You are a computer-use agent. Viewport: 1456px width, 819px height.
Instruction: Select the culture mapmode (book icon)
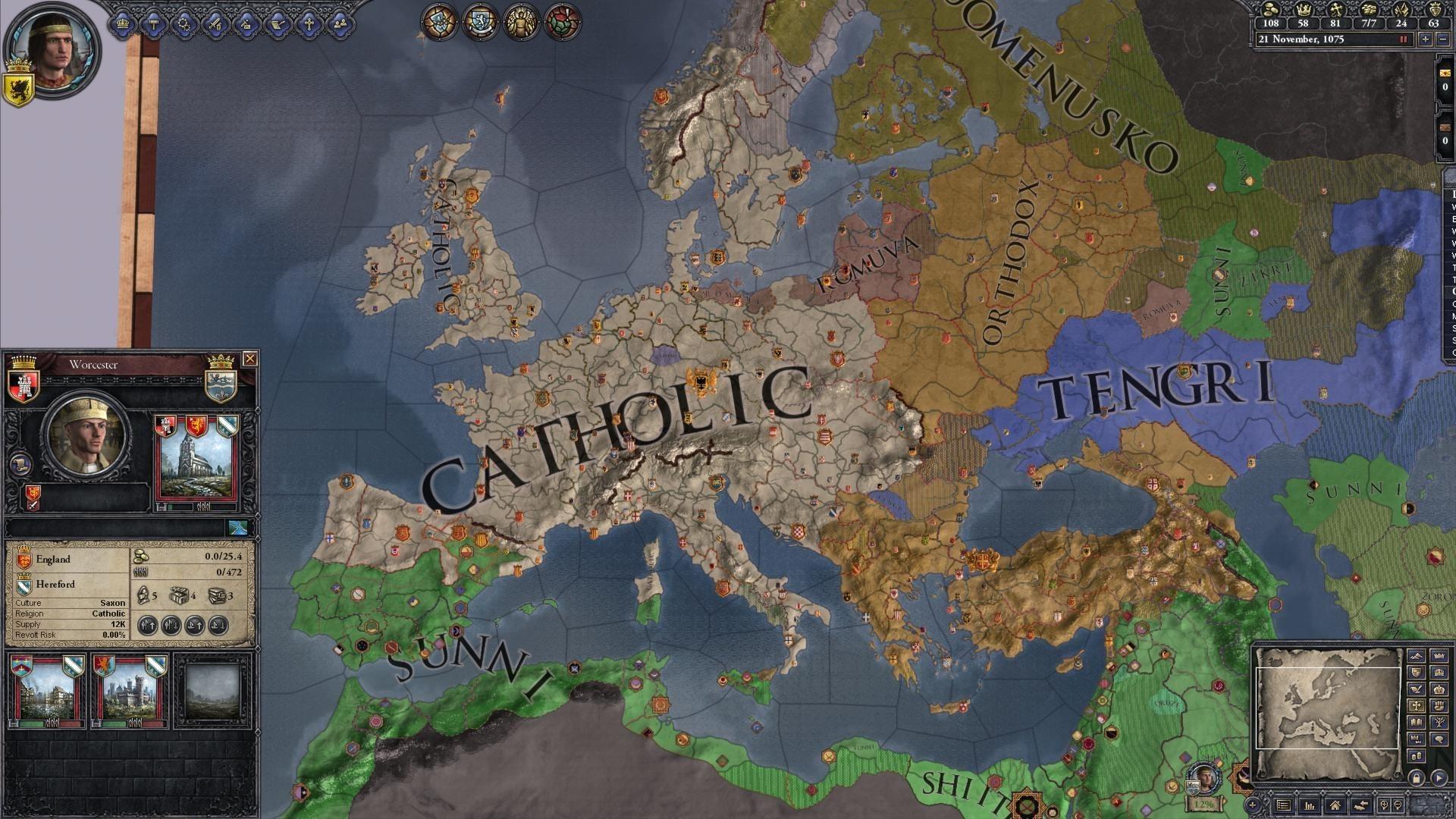[1417, 722]
